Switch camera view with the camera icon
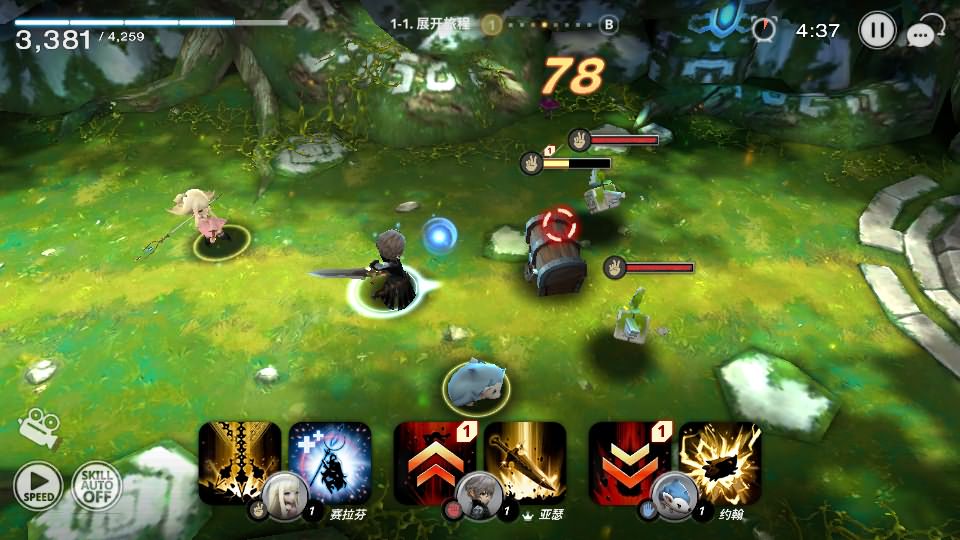Image resolution: width=960 pixels, height=540 pixels. 39,427
